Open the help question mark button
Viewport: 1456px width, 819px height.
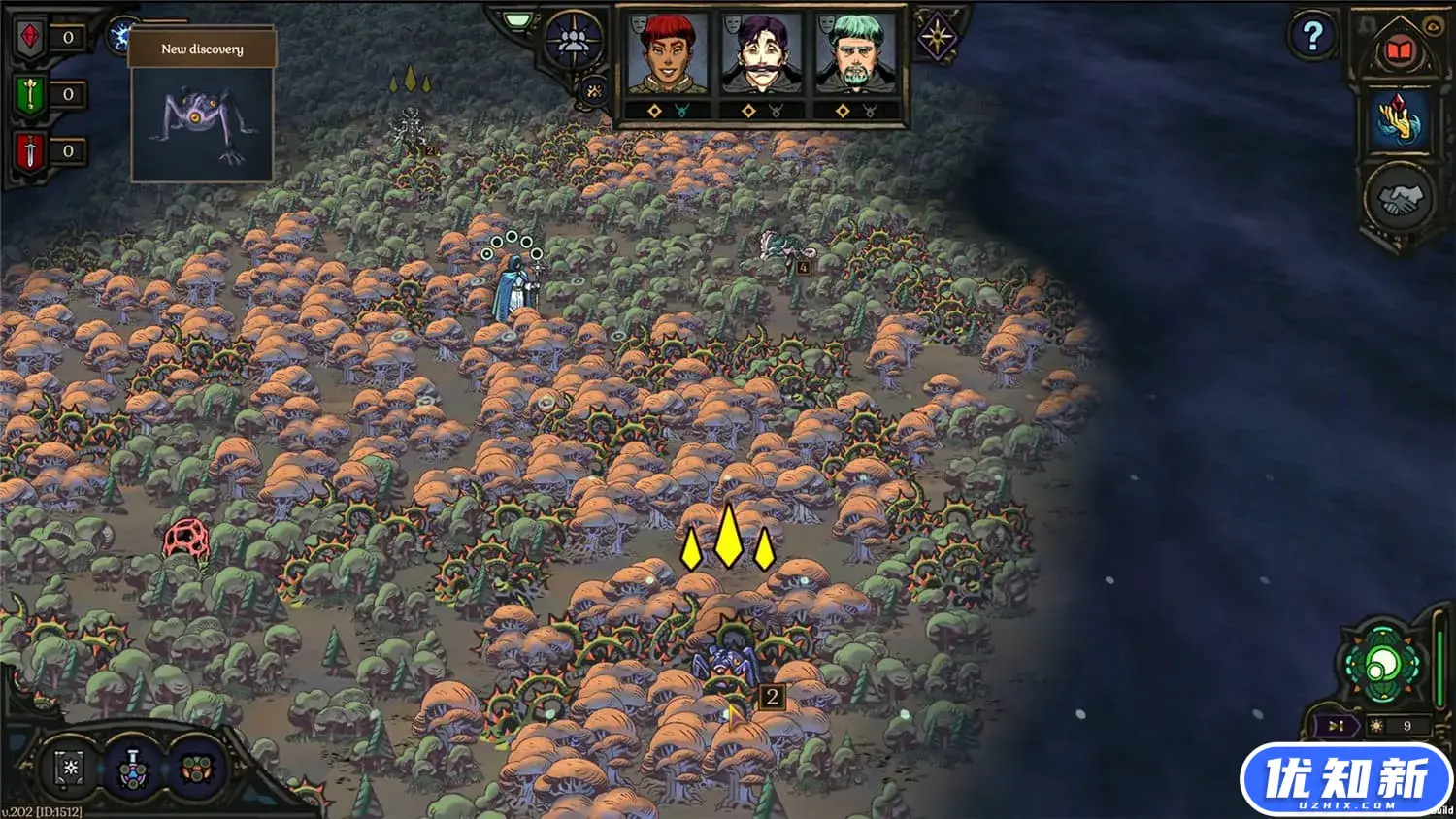click(1312, 37)
